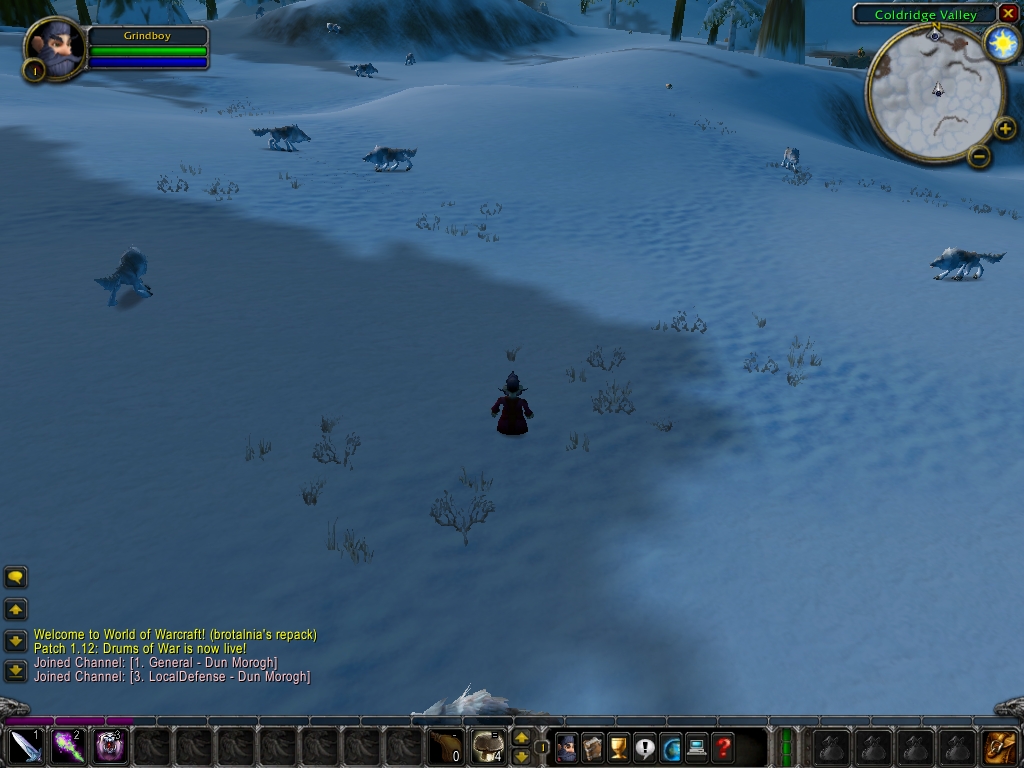Viewport: 1024px width, 768px height.
Task: Open the spellbook
Action: pos(593,747)
